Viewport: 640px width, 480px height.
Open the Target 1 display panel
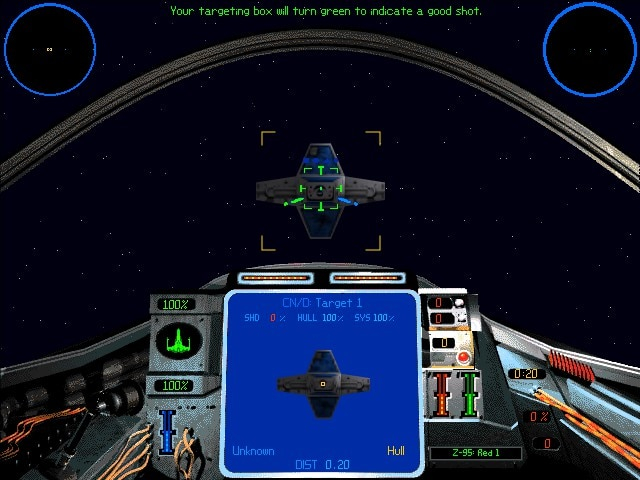(320, 380)
